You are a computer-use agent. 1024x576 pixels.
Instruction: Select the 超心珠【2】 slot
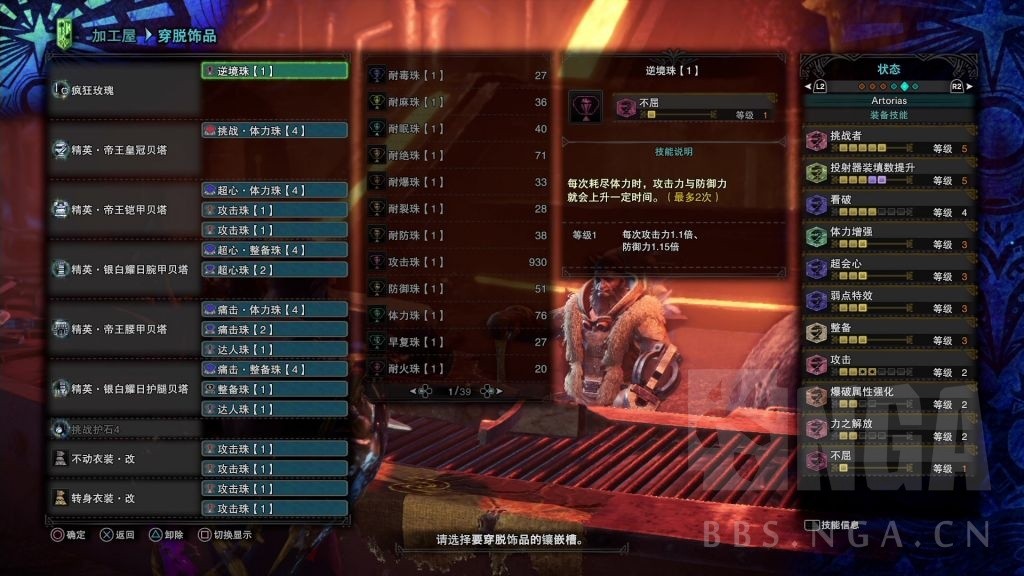click(x=274, y=270)
